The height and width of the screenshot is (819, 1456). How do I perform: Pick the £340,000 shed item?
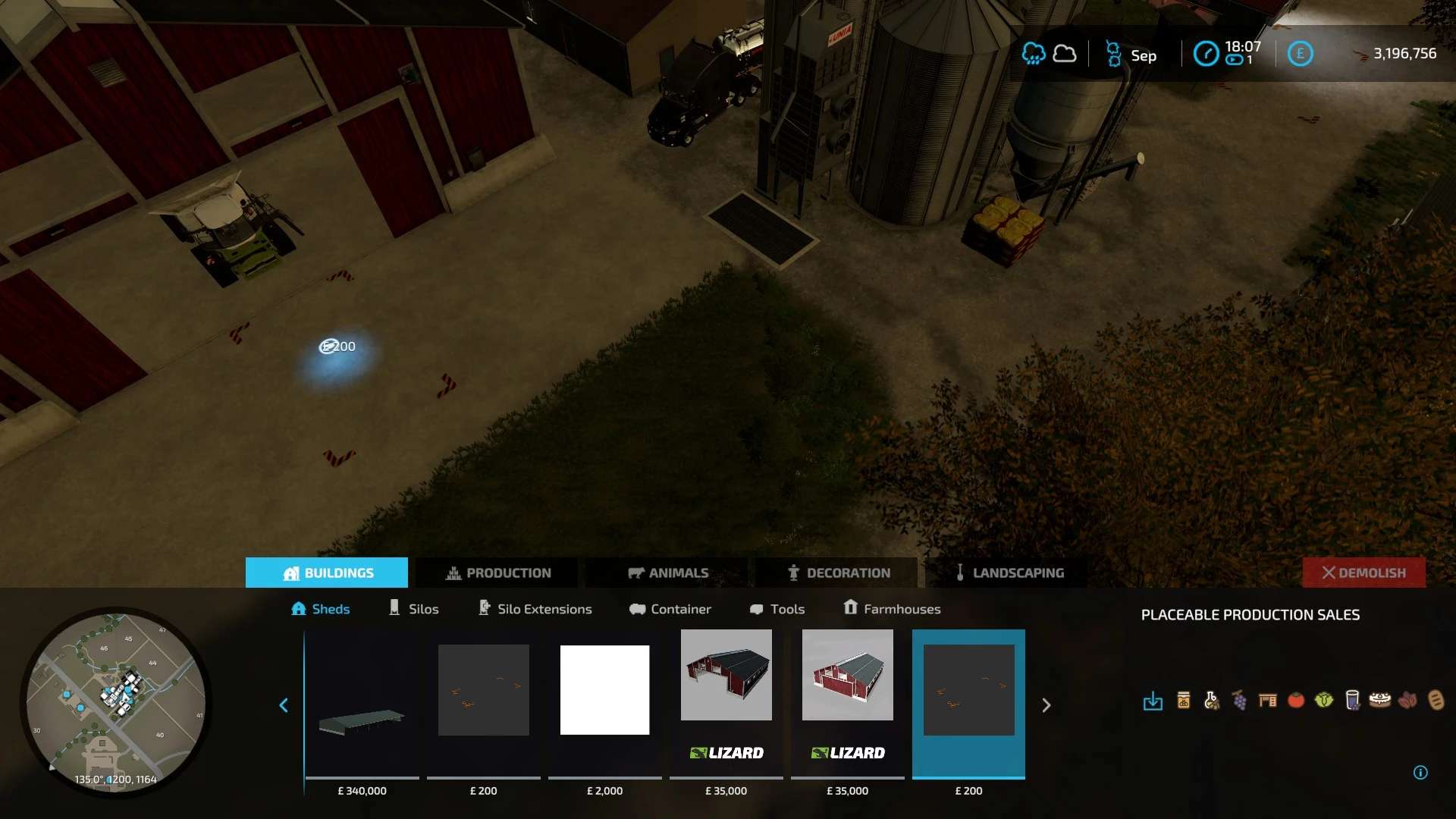point(362,705)
